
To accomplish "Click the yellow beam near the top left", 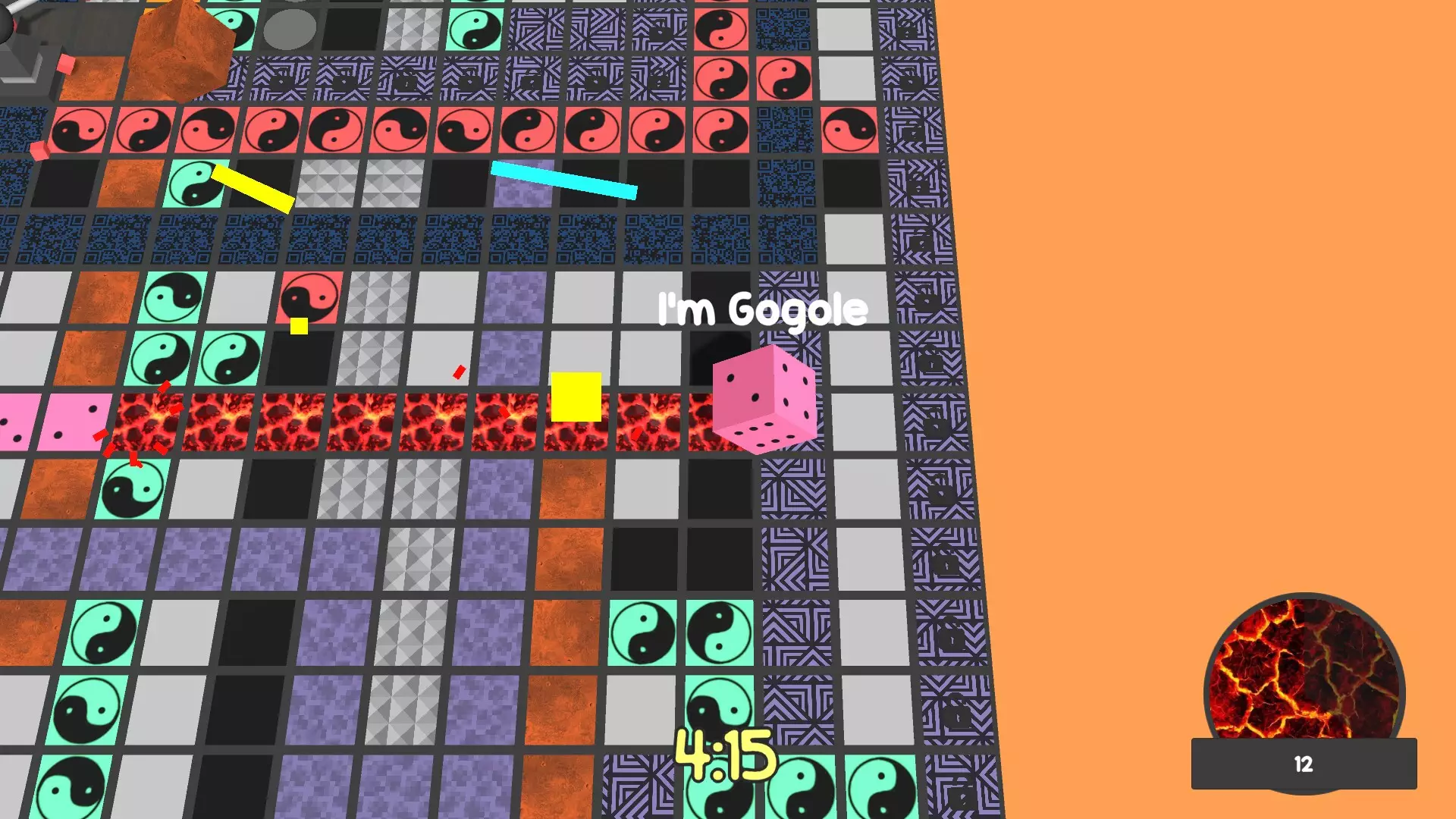I will 254,188.
